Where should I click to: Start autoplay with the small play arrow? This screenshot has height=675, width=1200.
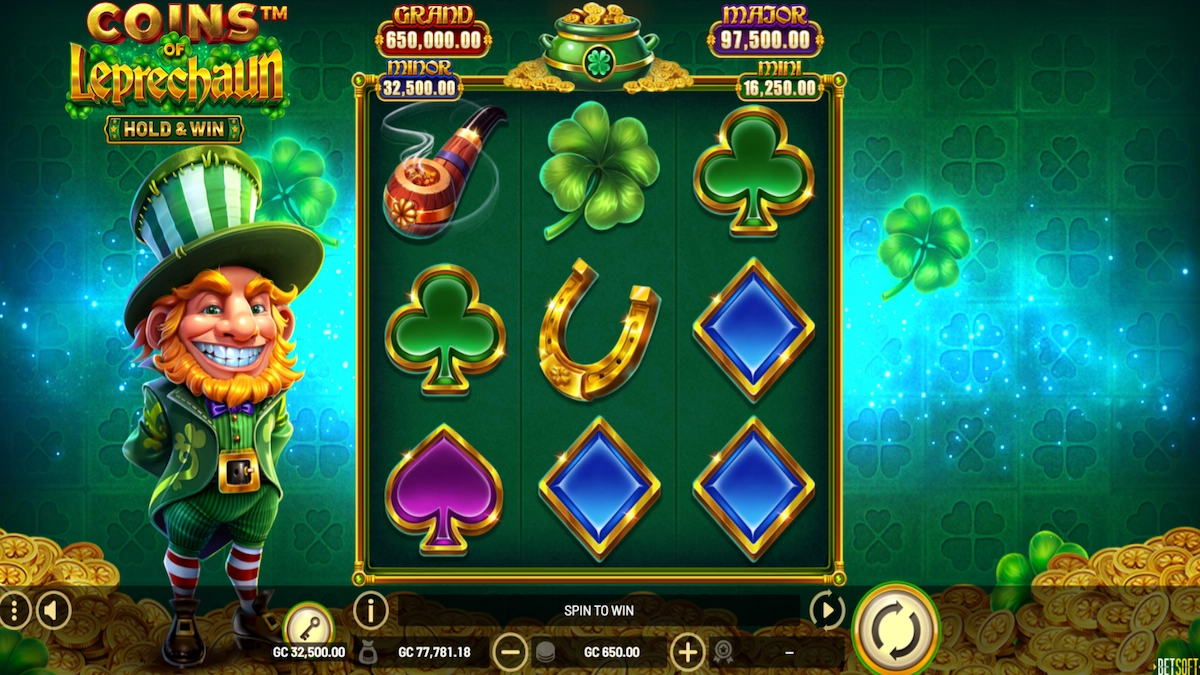pyautogui.click(x=827, y=609)
